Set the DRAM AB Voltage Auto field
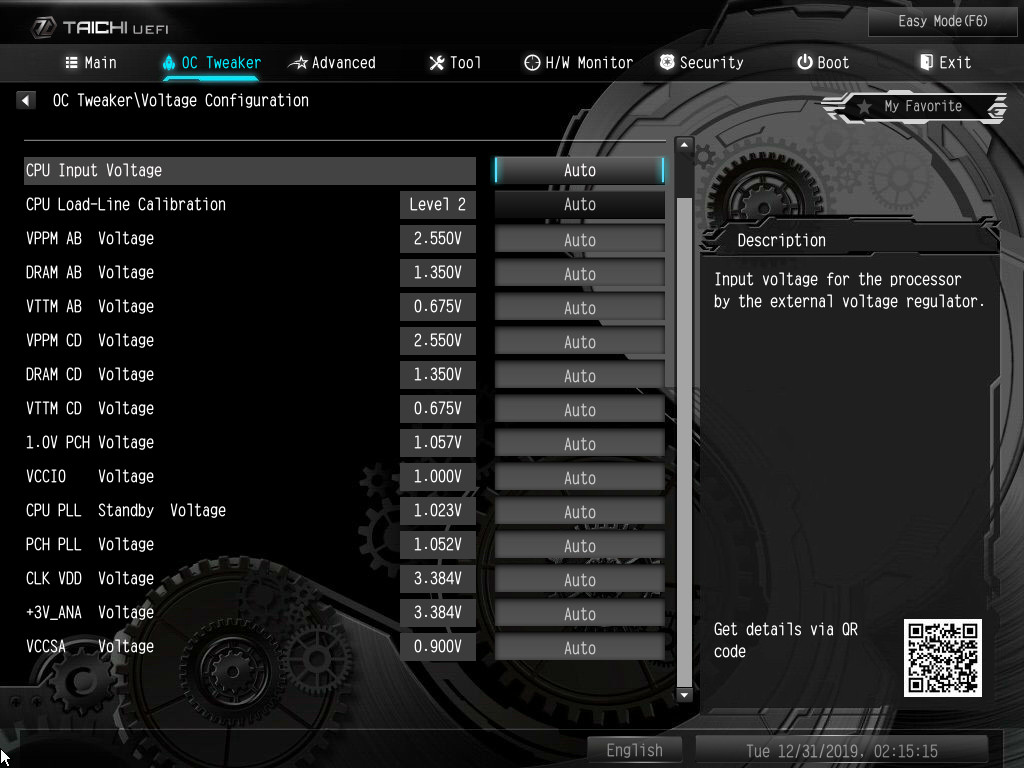Image resolution: width=1024 pixels, height=768 pixels. 579,273
